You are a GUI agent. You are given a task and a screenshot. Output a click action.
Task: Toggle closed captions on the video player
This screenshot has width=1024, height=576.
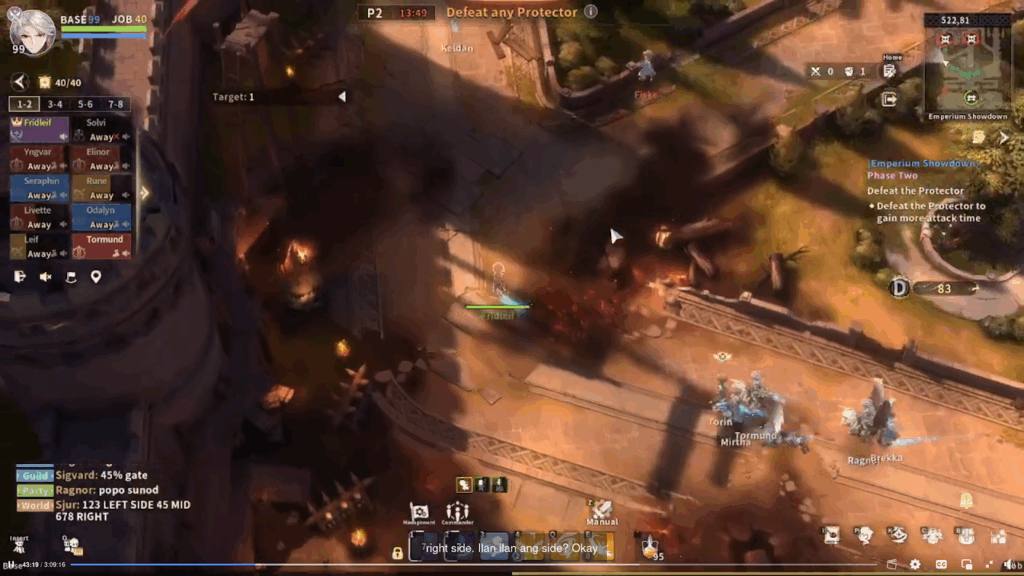click(x=941, y=565)
